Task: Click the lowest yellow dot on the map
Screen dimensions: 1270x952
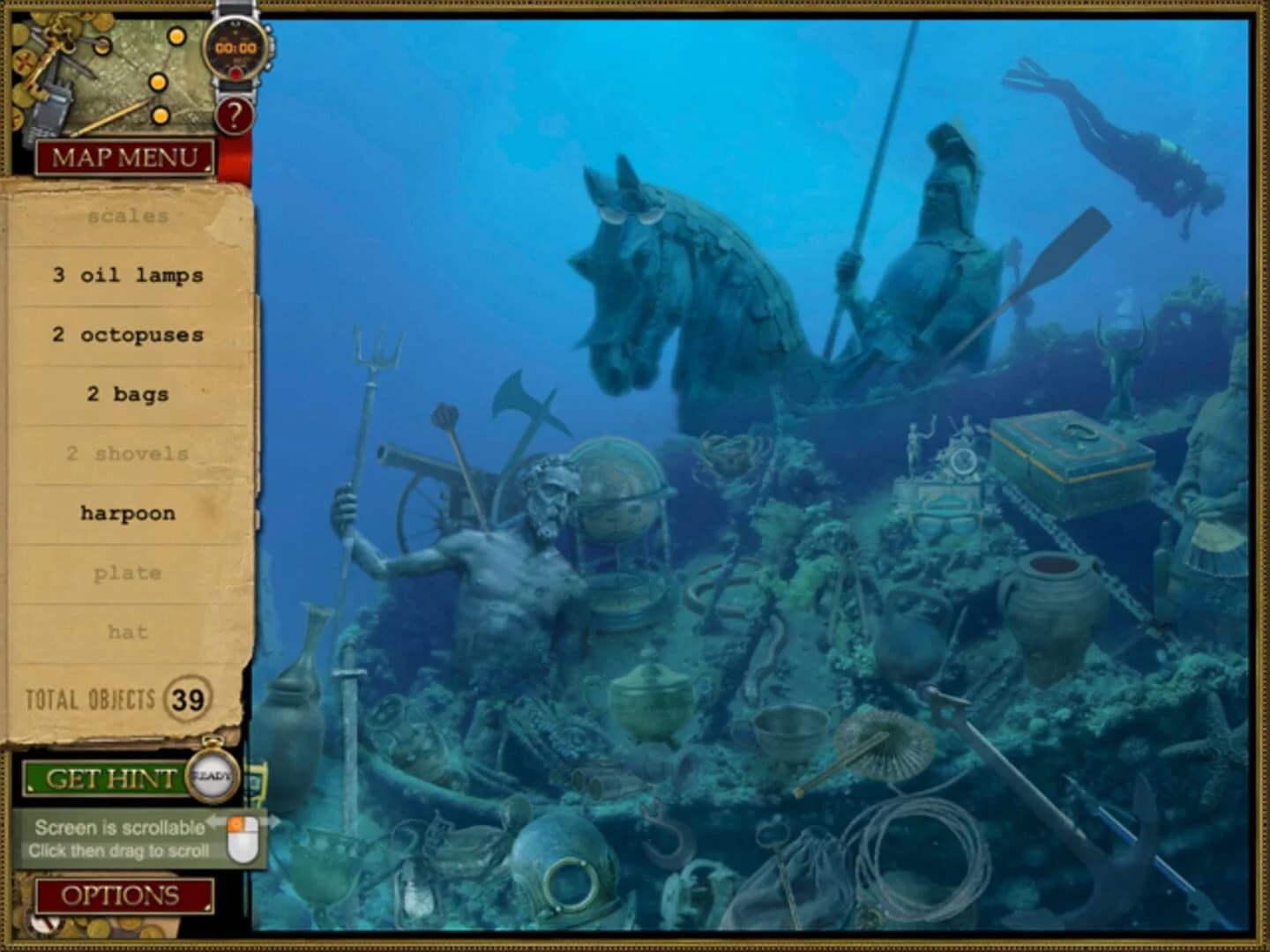Action: tap(160, 116)
